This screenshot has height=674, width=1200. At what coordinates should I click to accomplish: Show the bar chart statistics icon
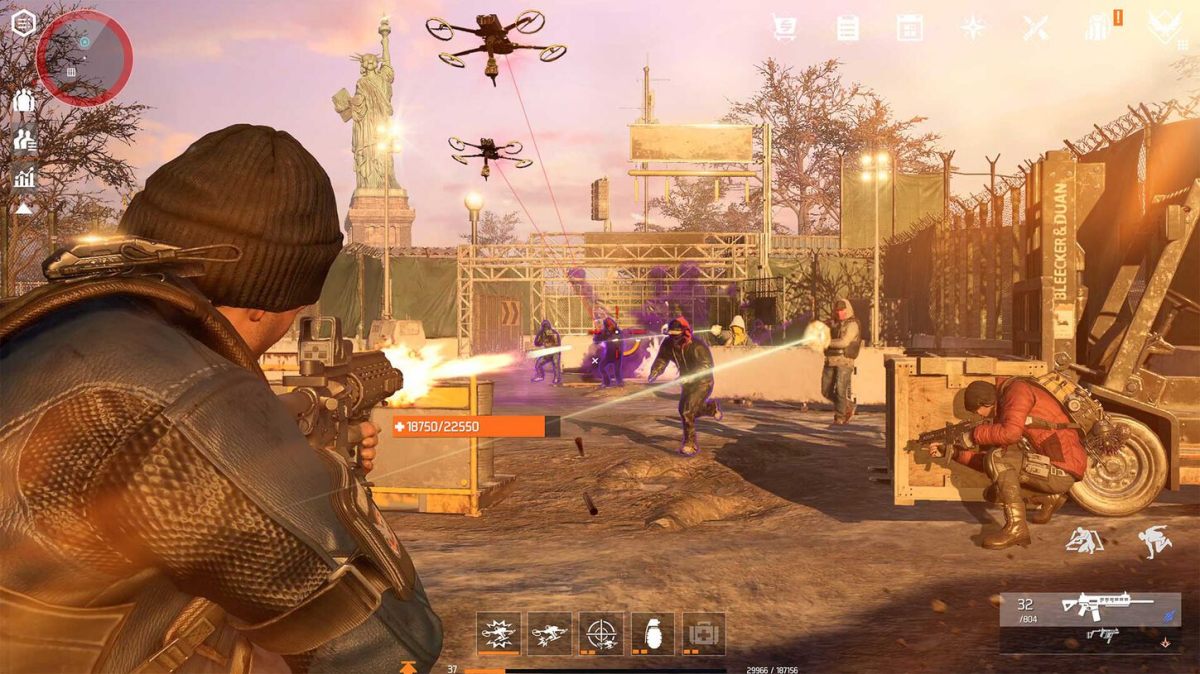tap(24, 178)
